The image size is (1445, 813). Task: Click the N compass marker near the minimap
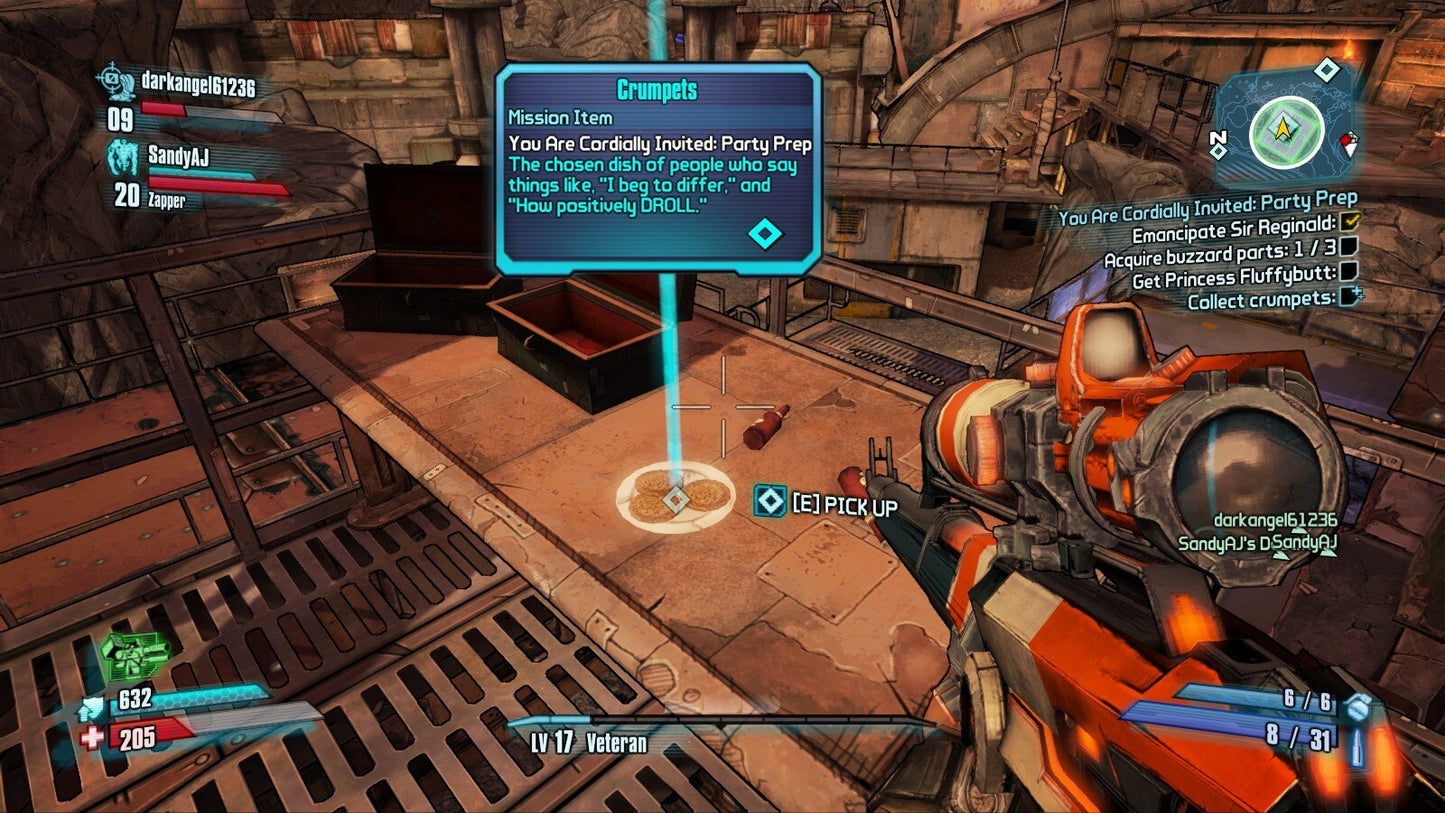point(1217,137)
